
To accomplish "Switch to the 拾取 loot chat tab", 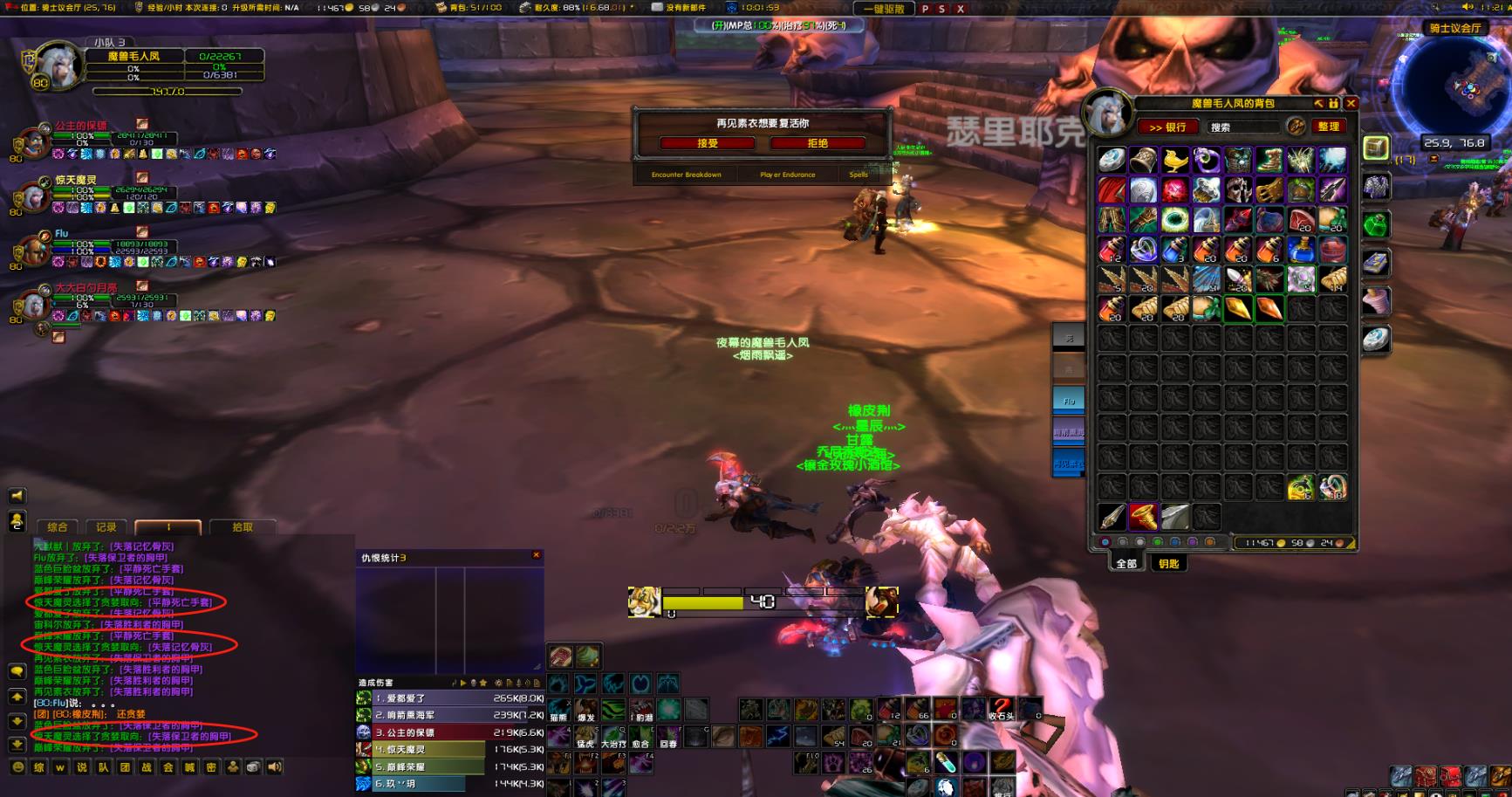I will click(x=243, y=527).
